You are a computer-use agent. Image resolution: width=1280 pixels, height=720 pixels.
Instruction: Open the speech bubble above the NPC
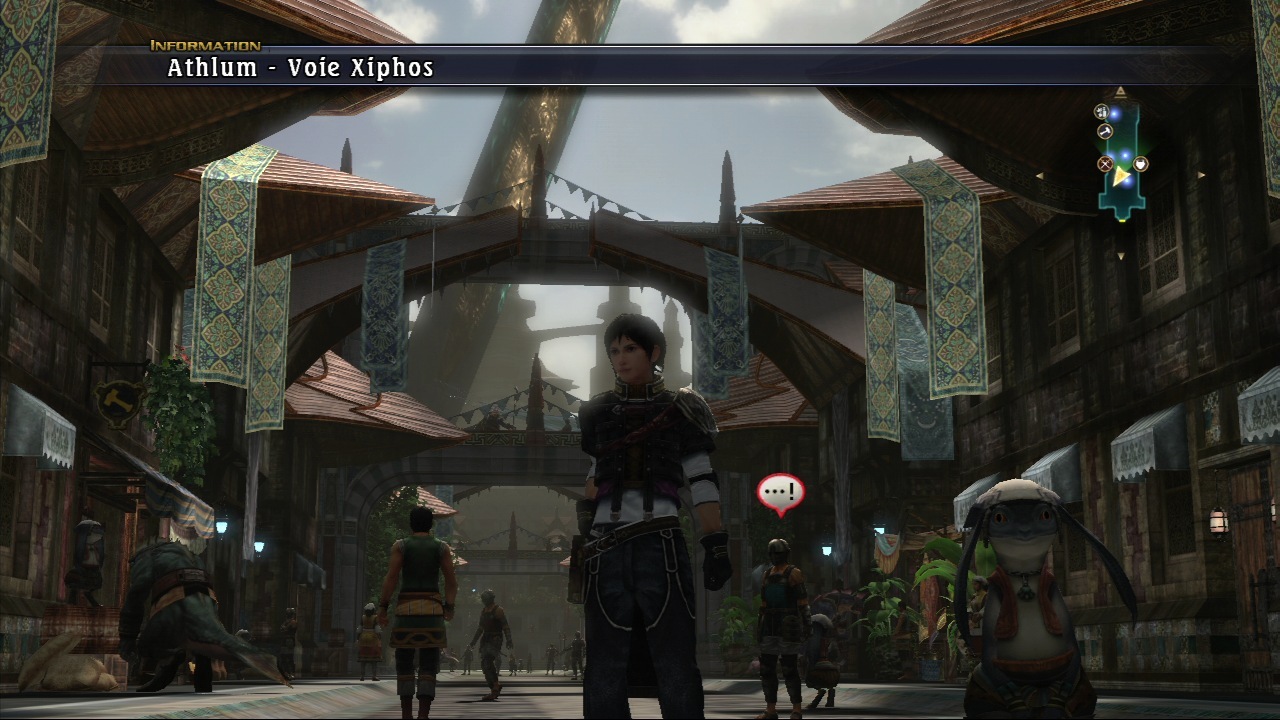pos(780,493)
